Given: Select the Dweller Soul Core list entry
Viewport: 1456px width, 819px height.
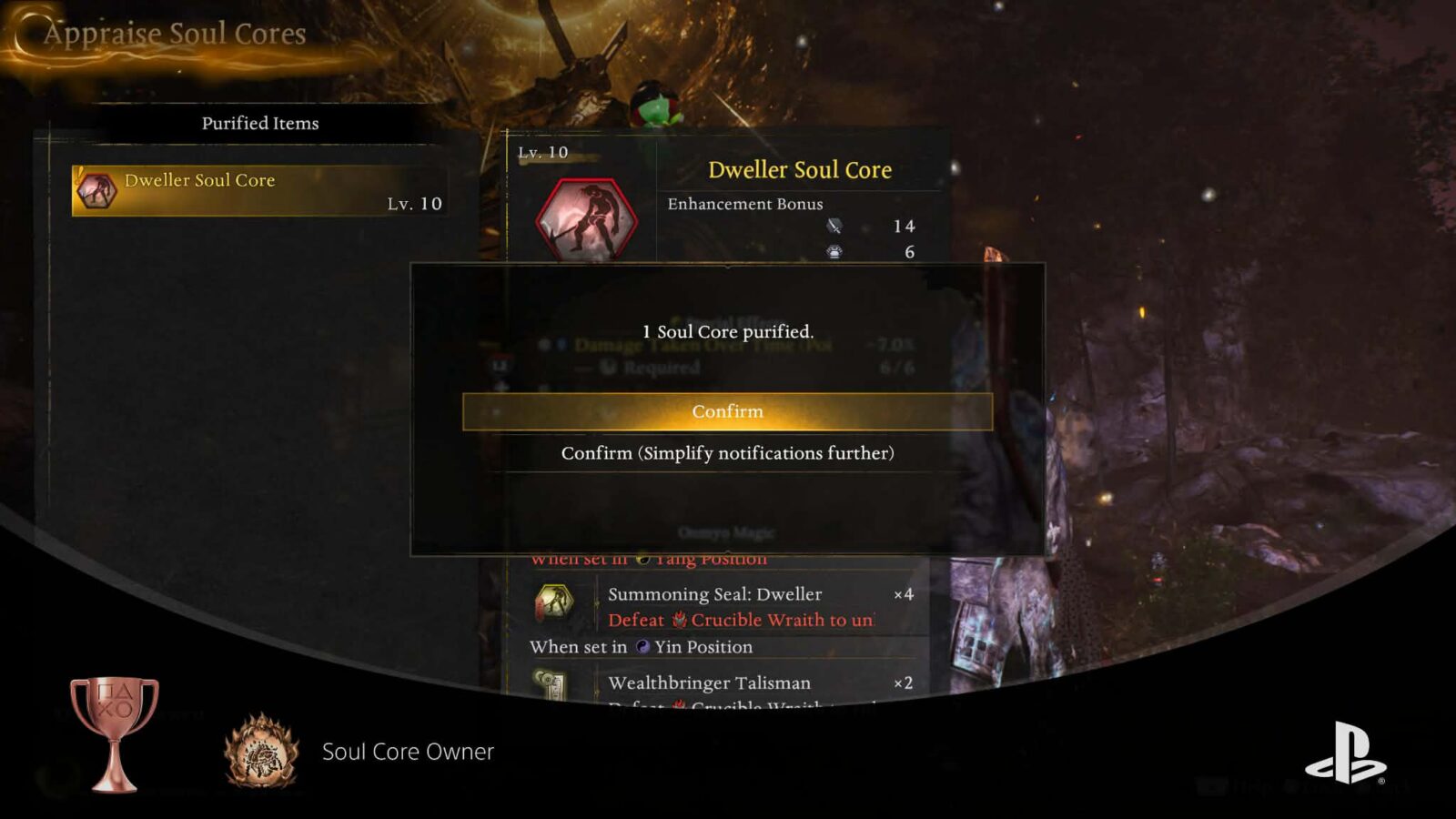Looking at the screenshot, I should 259,191.
